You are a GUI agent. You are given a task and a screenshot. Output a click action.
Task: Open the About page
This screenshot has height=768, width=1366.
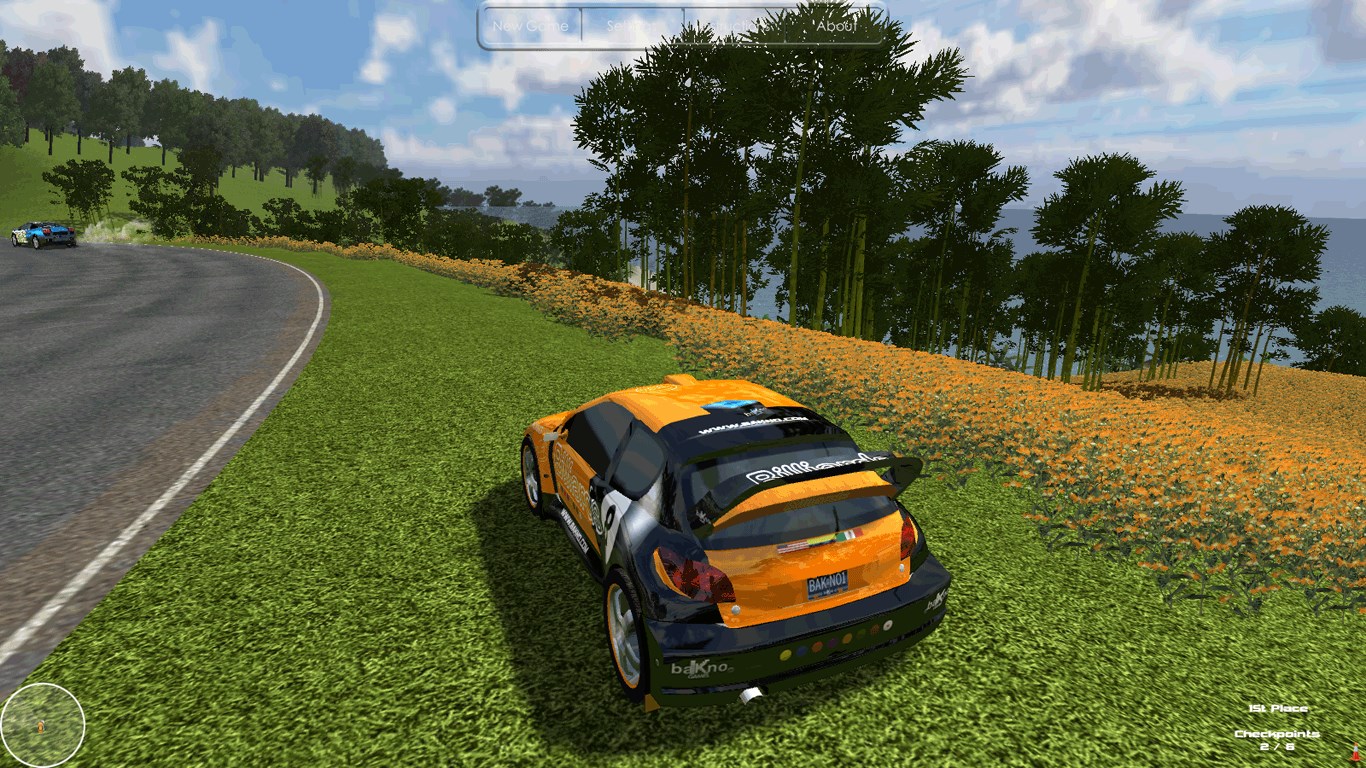click(x=835, y=26)
